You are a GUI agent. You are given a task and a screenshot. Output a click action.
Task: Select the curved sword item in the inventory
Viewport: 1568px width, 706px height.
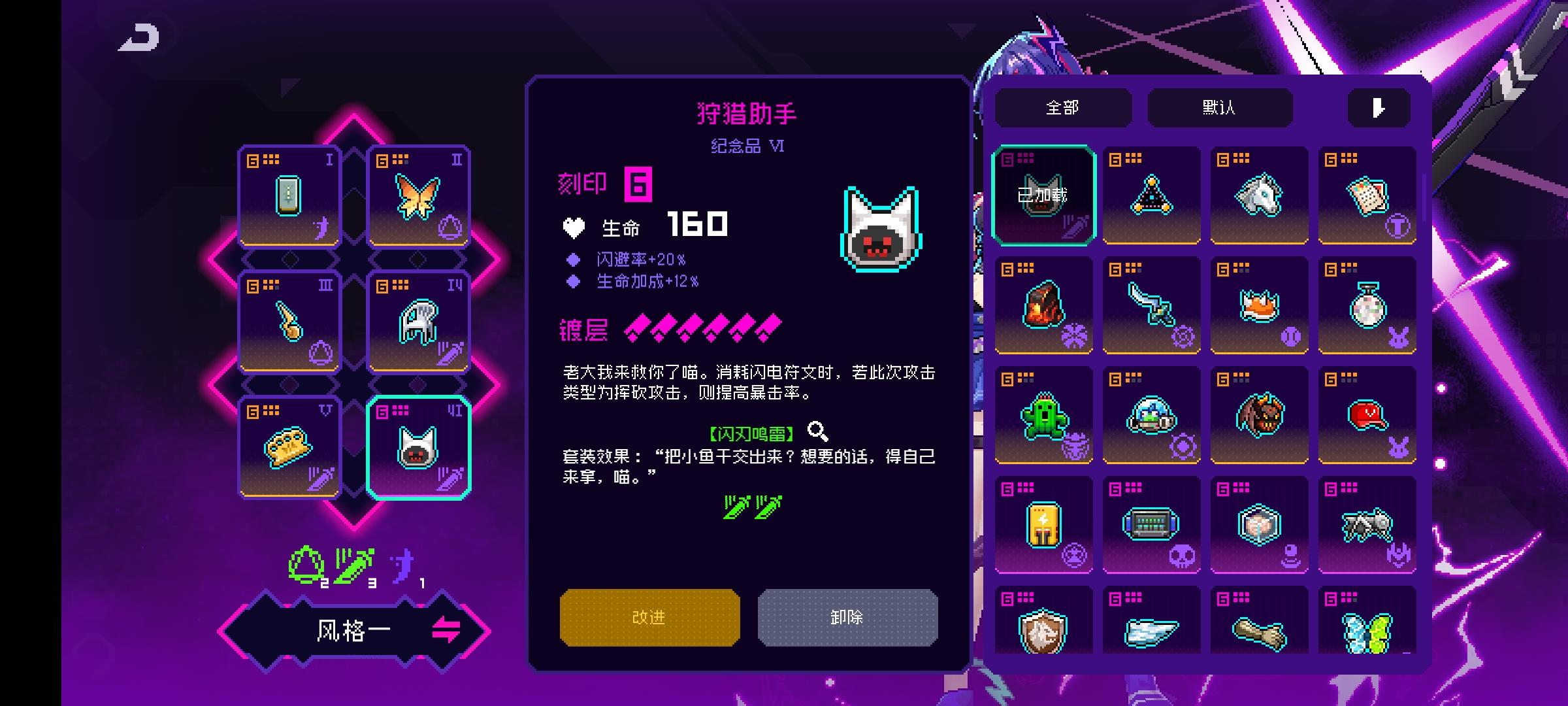[x=1152, y=304]
